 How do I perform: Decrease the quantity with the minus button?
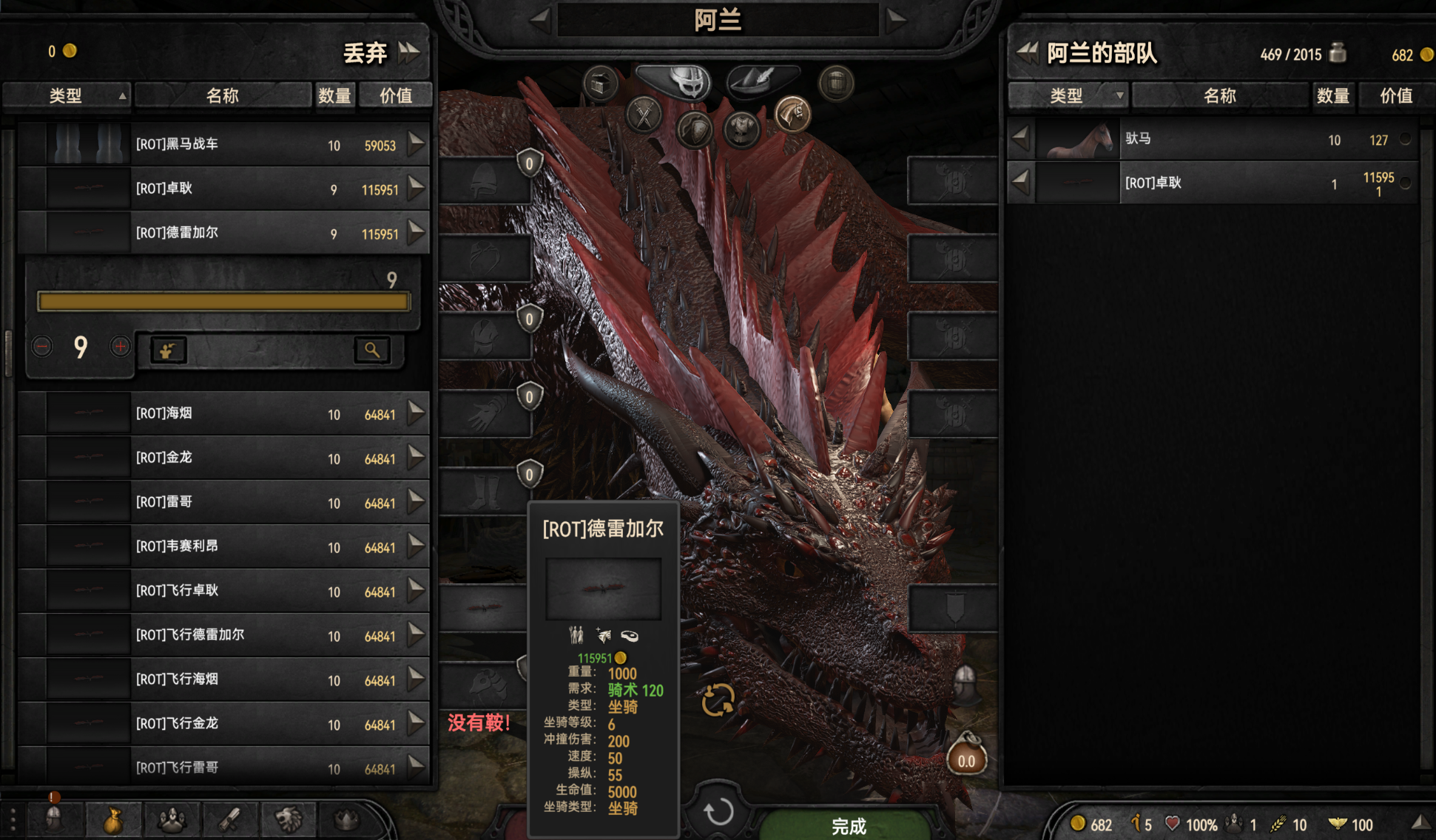click(42, 346)
